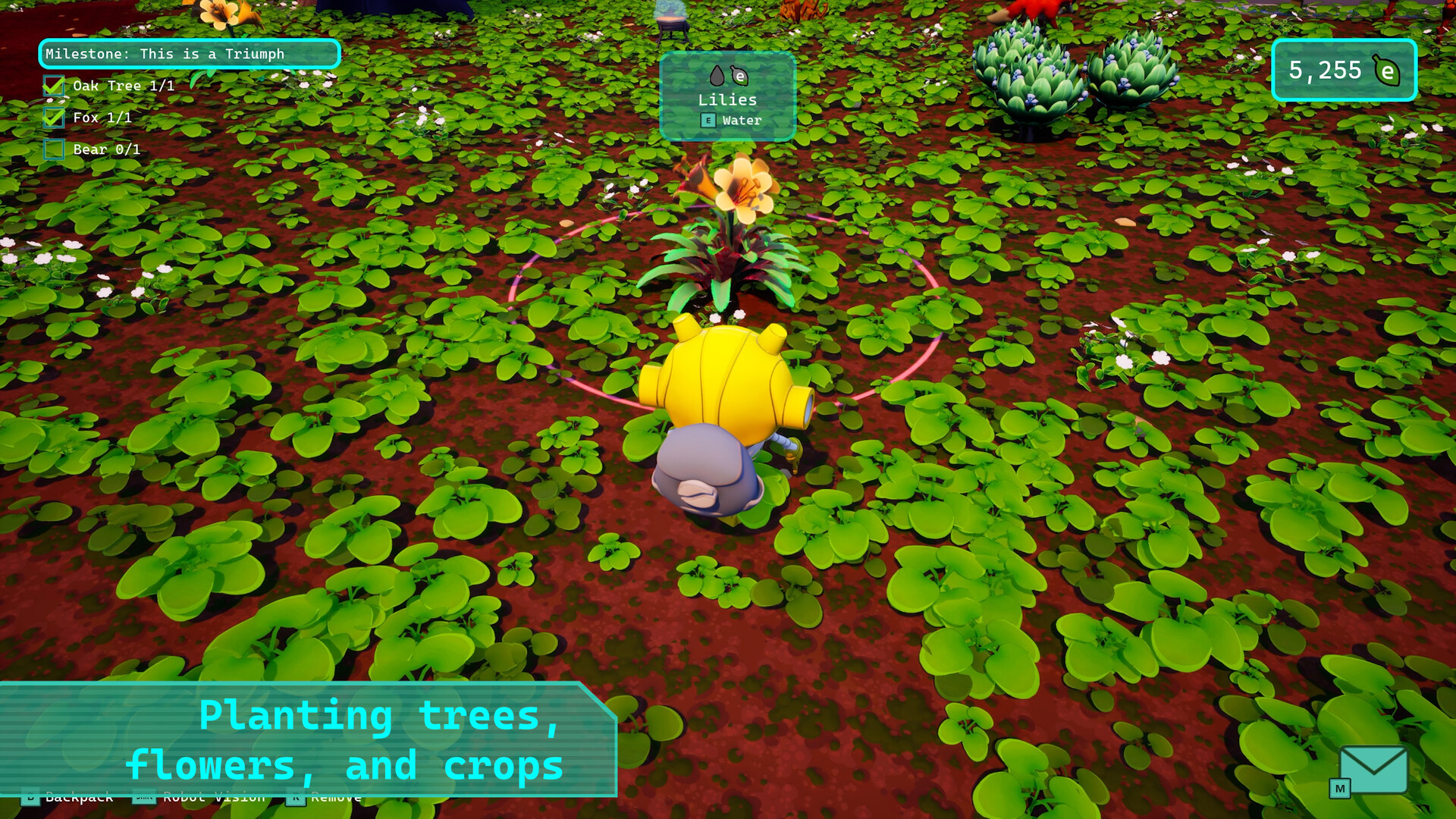Open the Backpack from the hotbar

pyautogui.click(x=79, y=797)
